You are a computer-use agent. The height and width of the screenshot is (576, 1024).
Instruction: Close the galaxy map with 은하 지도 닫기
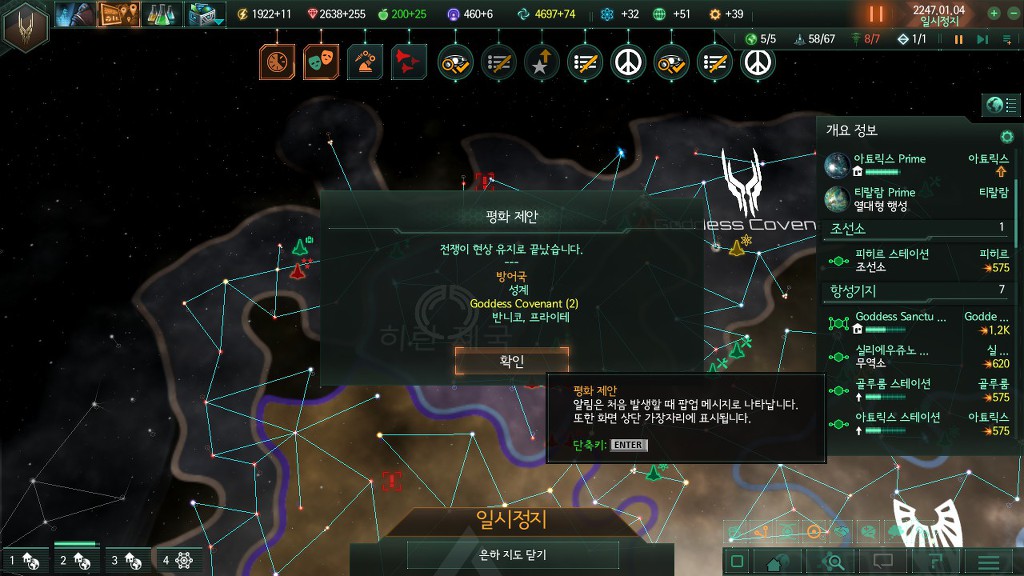[512, 555]
